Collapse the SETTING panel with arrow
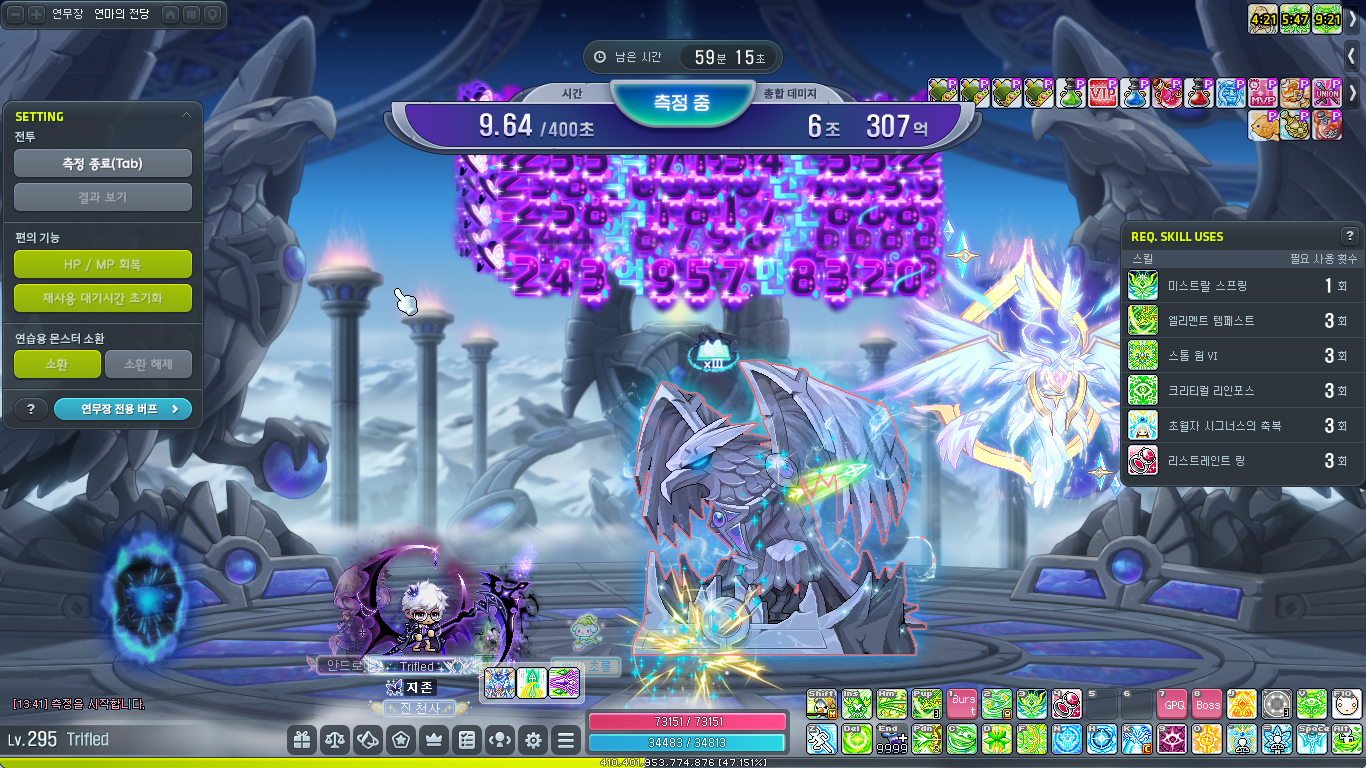Screen dimensions: 1366x768 [186, 116]
